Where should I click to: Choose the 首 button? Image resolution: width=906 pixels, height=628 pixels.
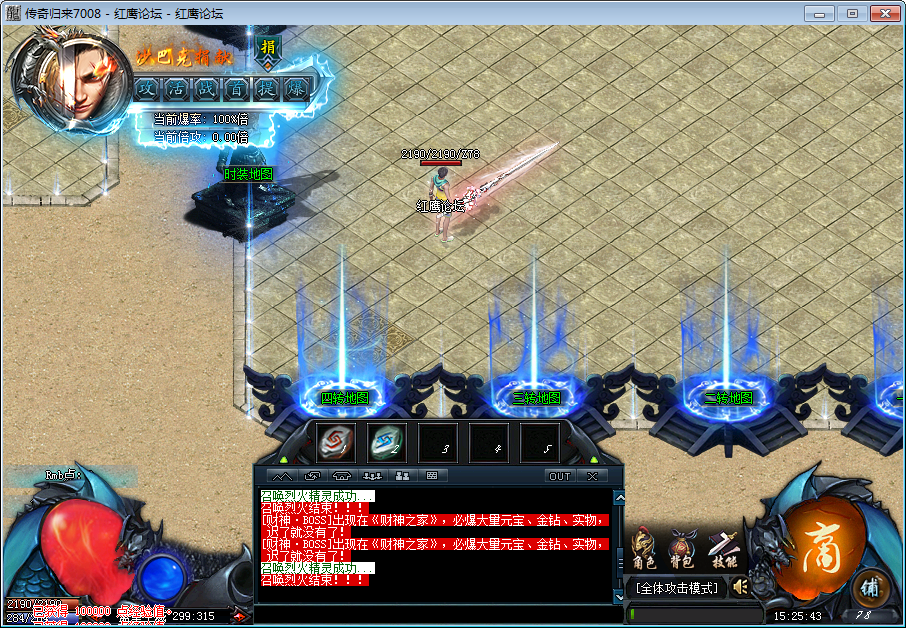(237, 88)
